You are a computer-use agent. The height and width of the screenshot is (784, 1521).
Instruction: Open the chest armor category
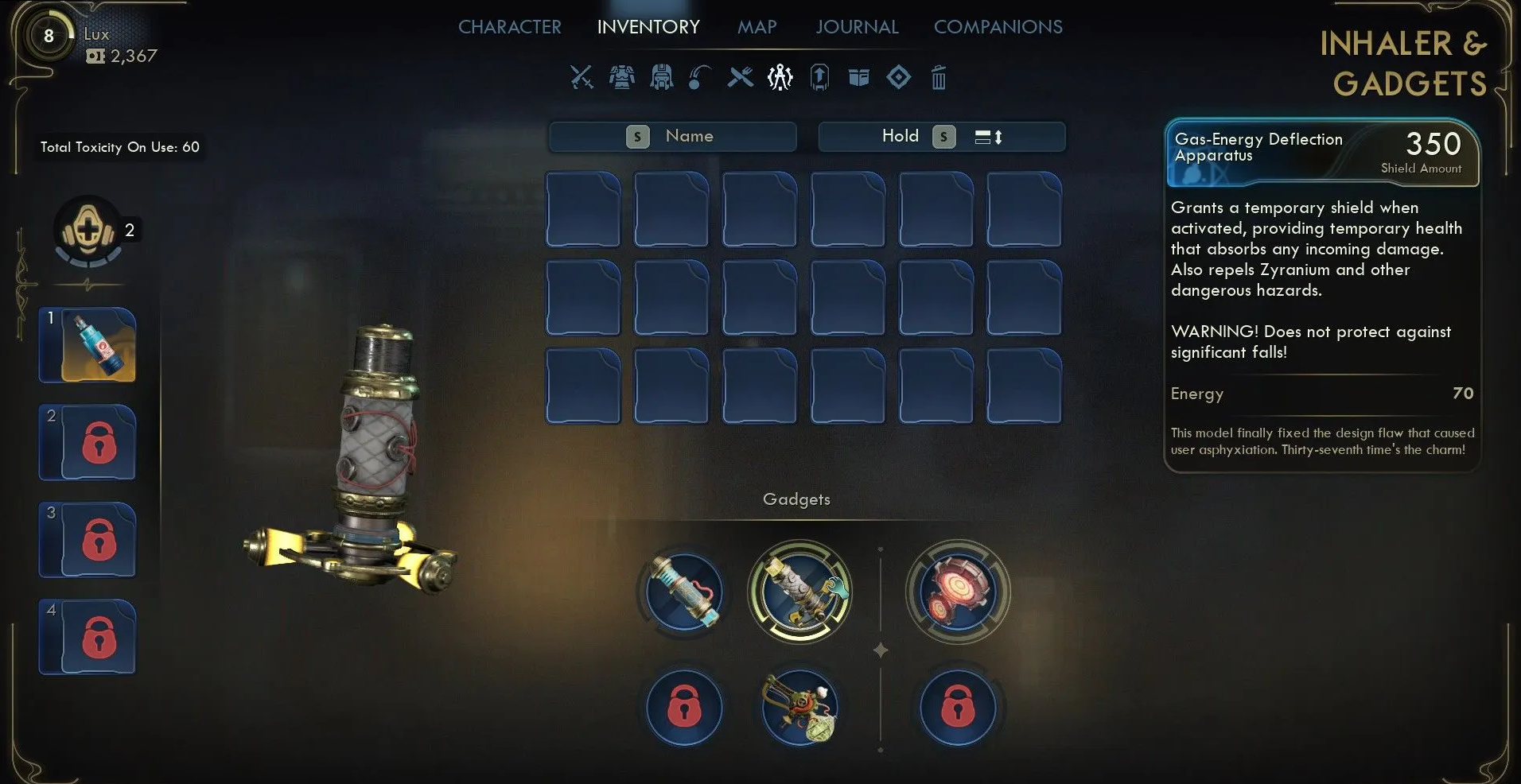click(621, 77)
